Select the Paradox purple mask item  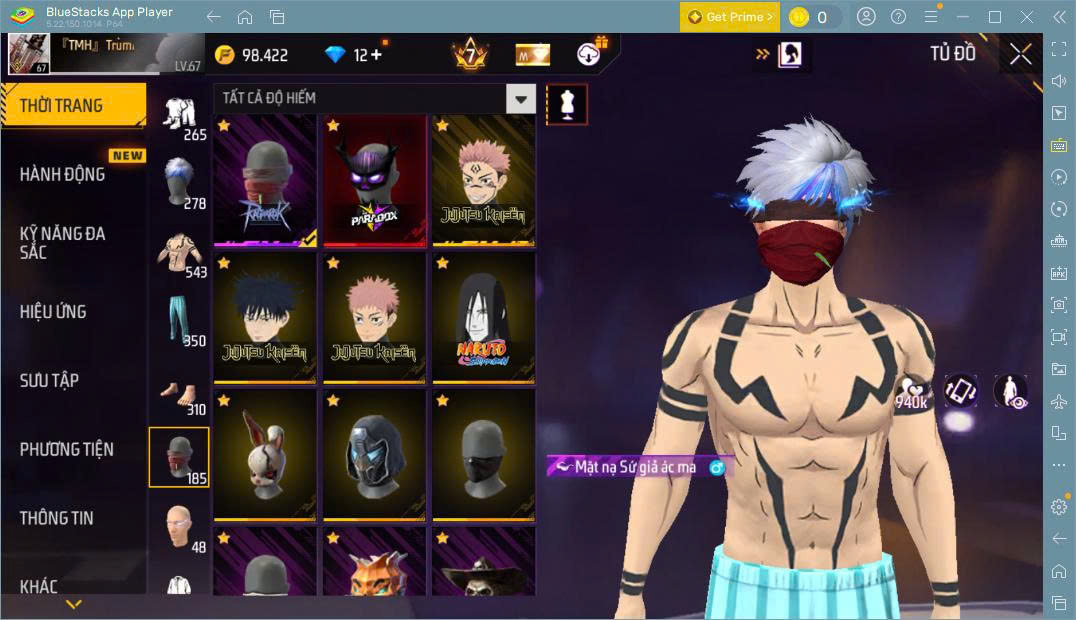(375, 180)
